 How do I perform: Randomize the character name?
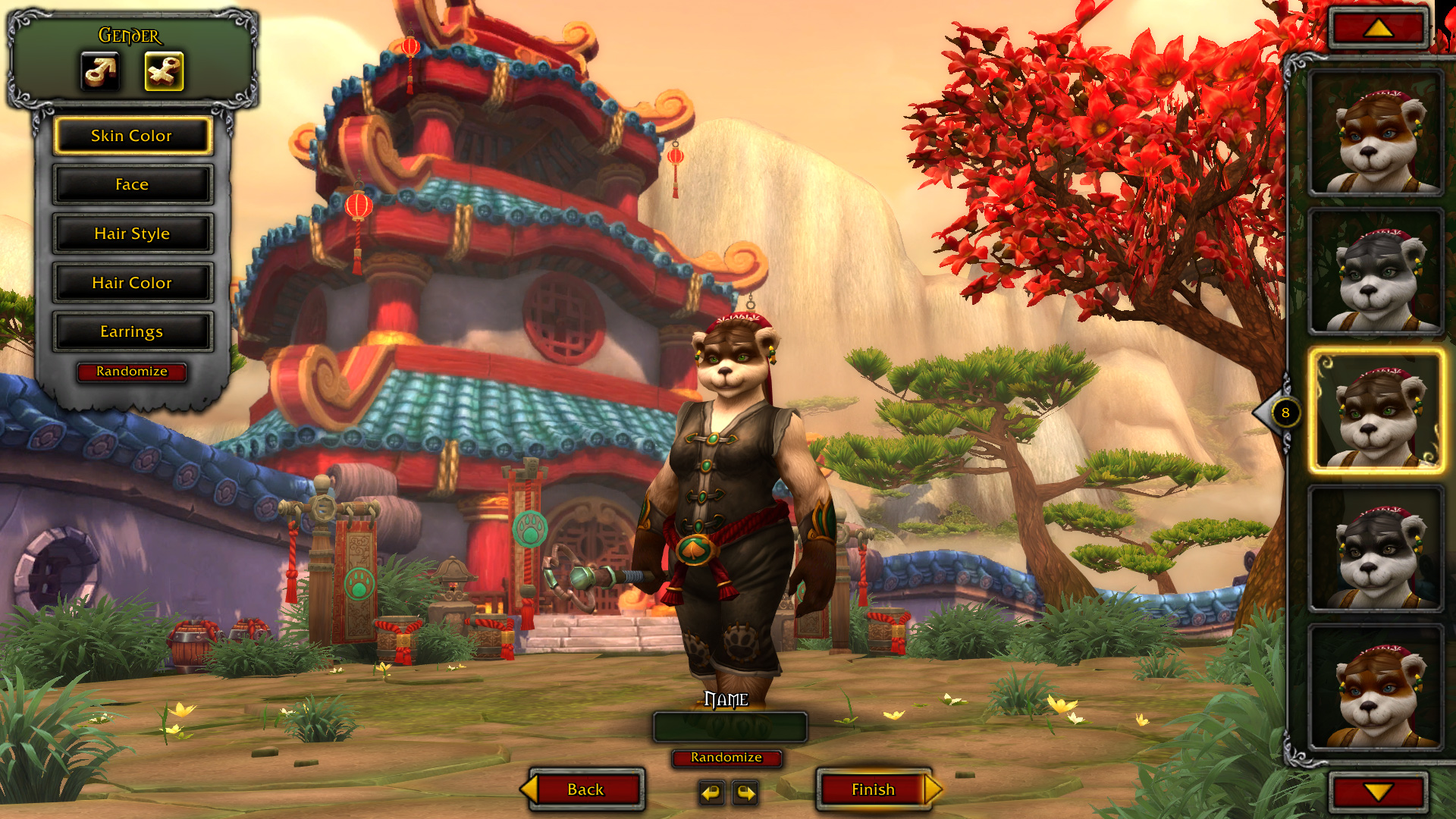pos(726,758)
